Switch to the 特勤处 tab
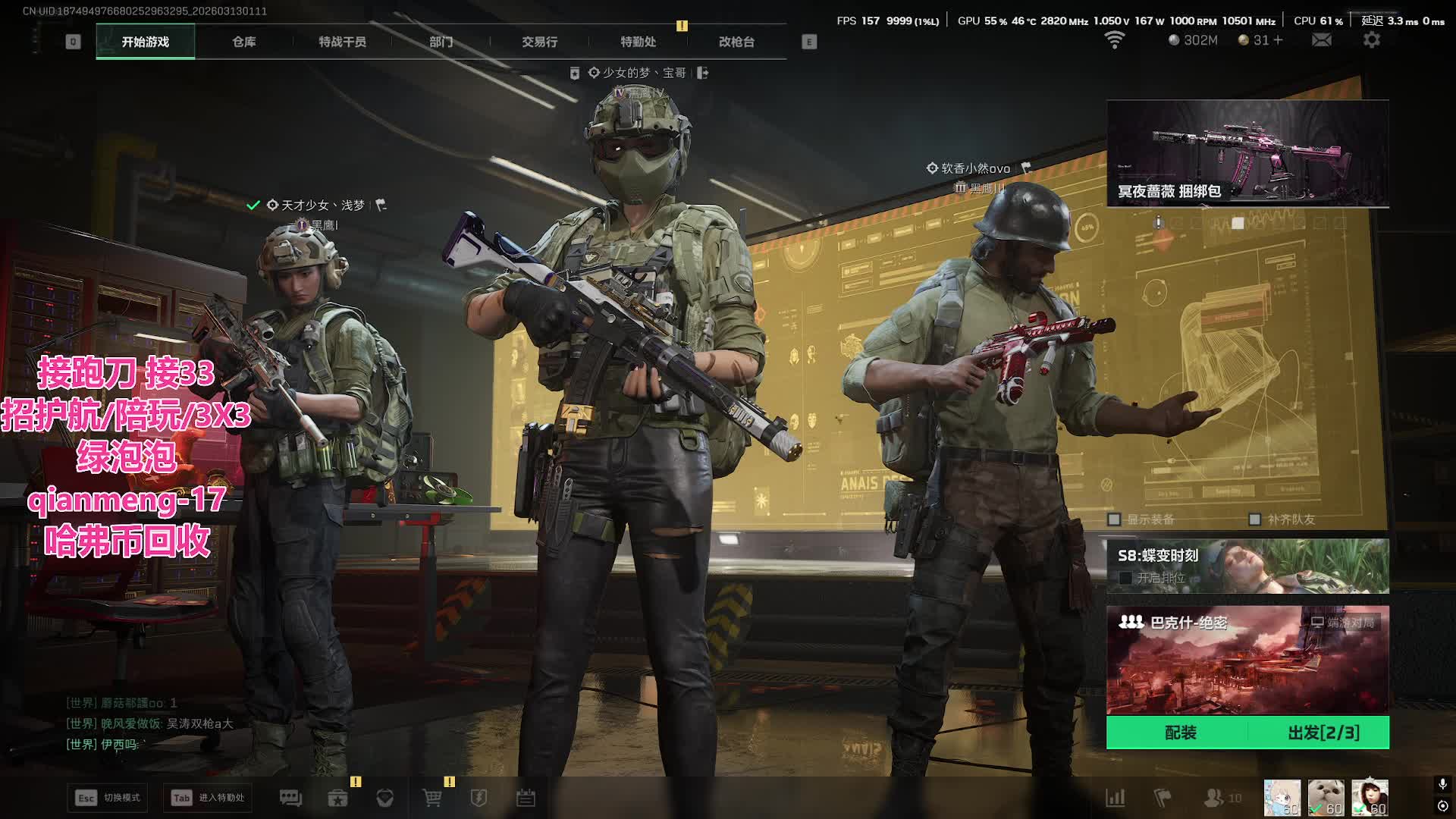Image resolution: width=1456 pixels, height=819 pixels. [638, 42]
